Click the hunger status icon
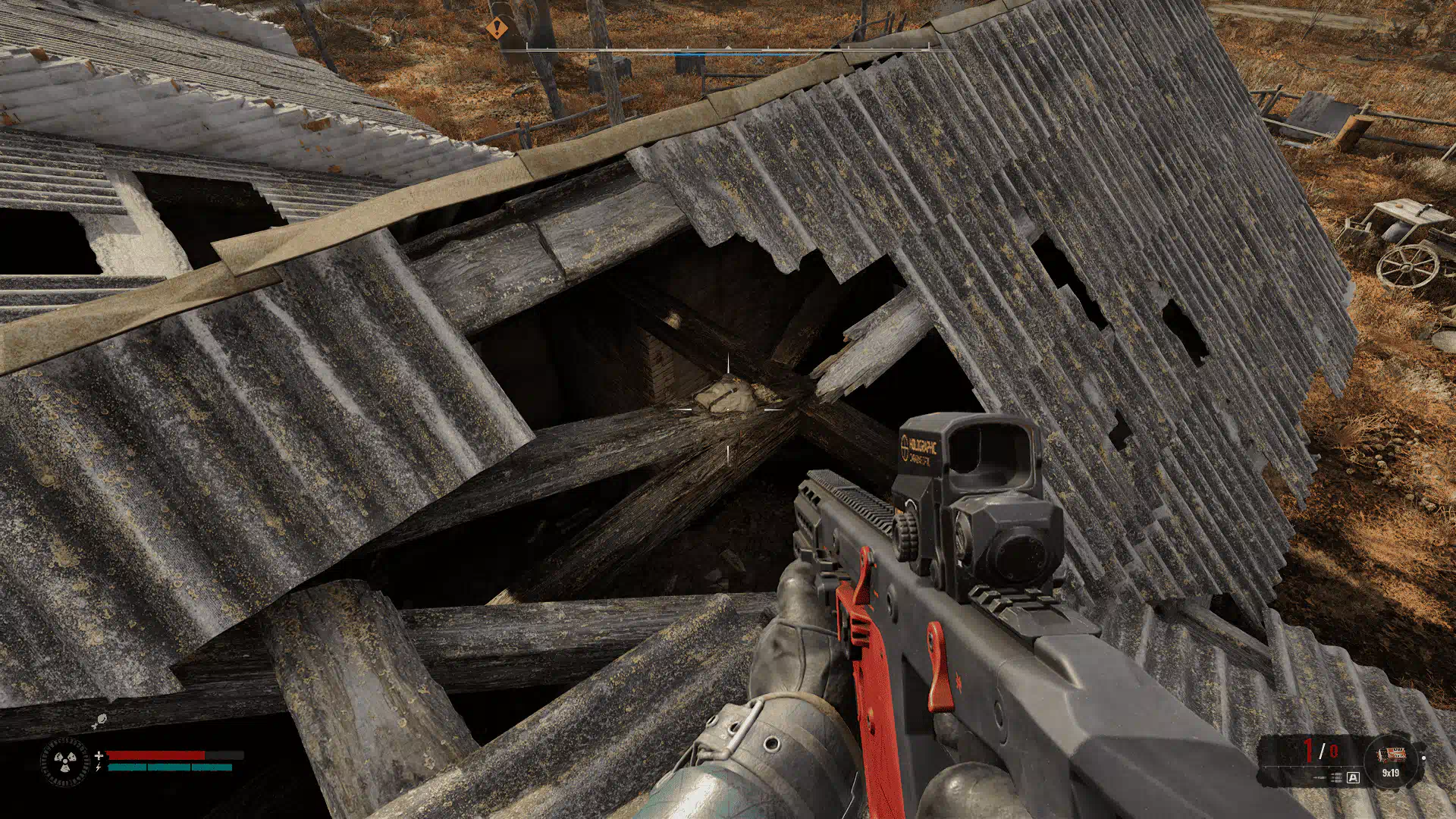This screenshot has height=819, width=1456. click(x=99, y=721)
